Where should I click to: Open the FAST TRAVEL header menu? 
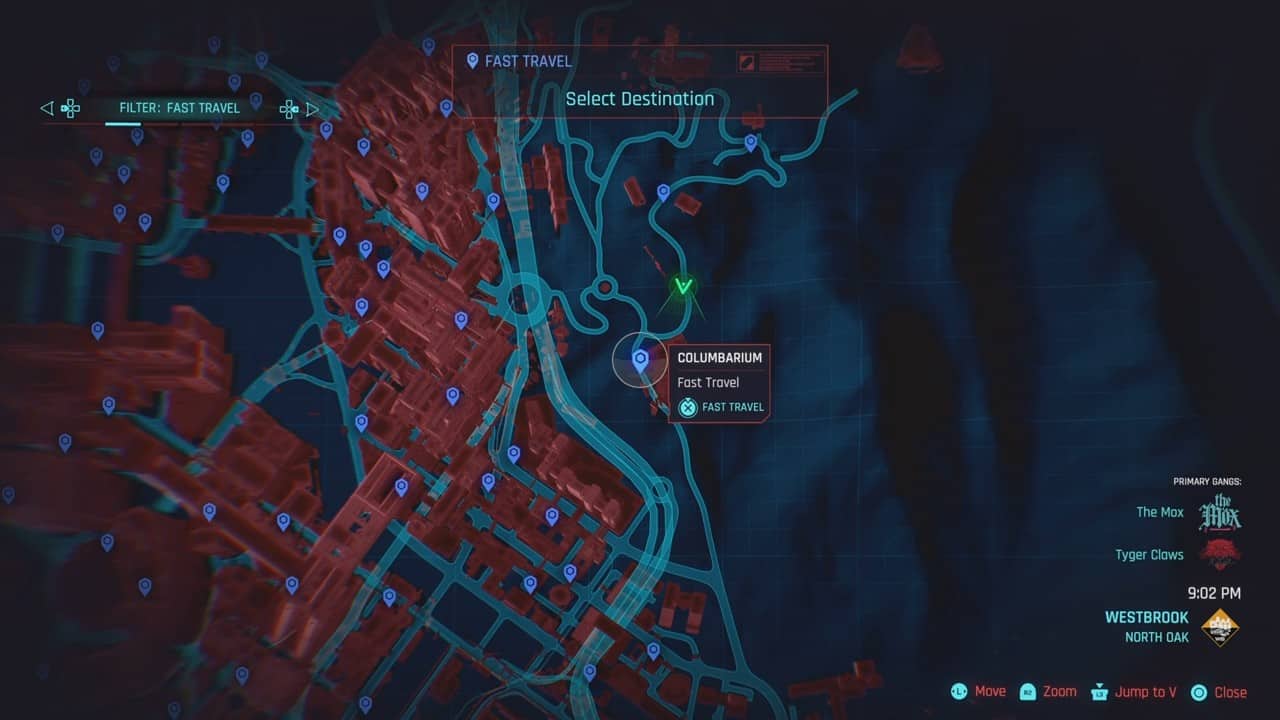pos(527,60)
